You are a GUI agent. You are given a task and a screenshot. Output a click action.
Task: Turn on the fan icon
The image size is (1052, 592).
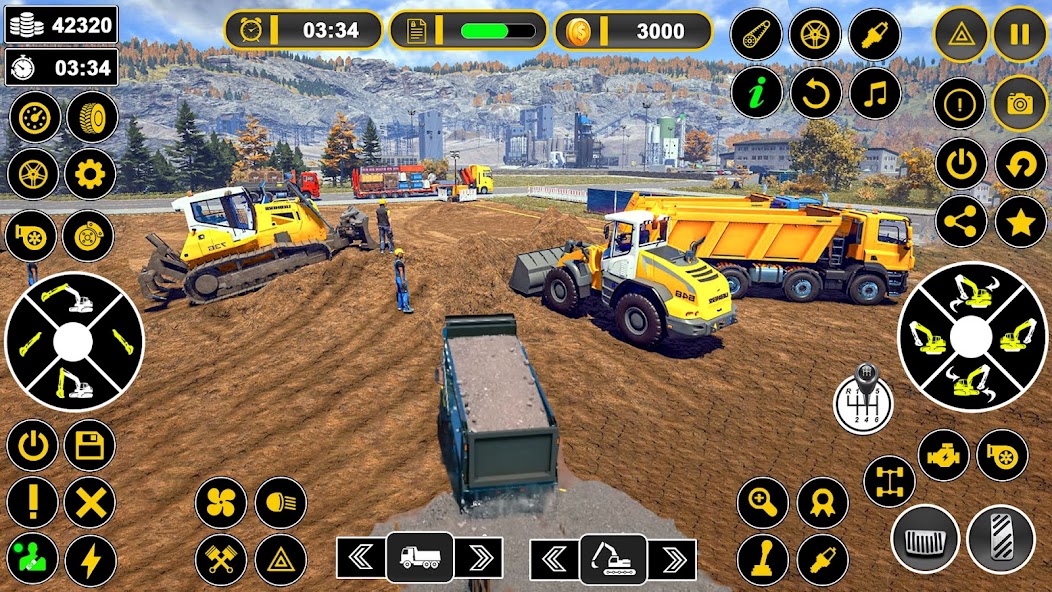(221, 503)
